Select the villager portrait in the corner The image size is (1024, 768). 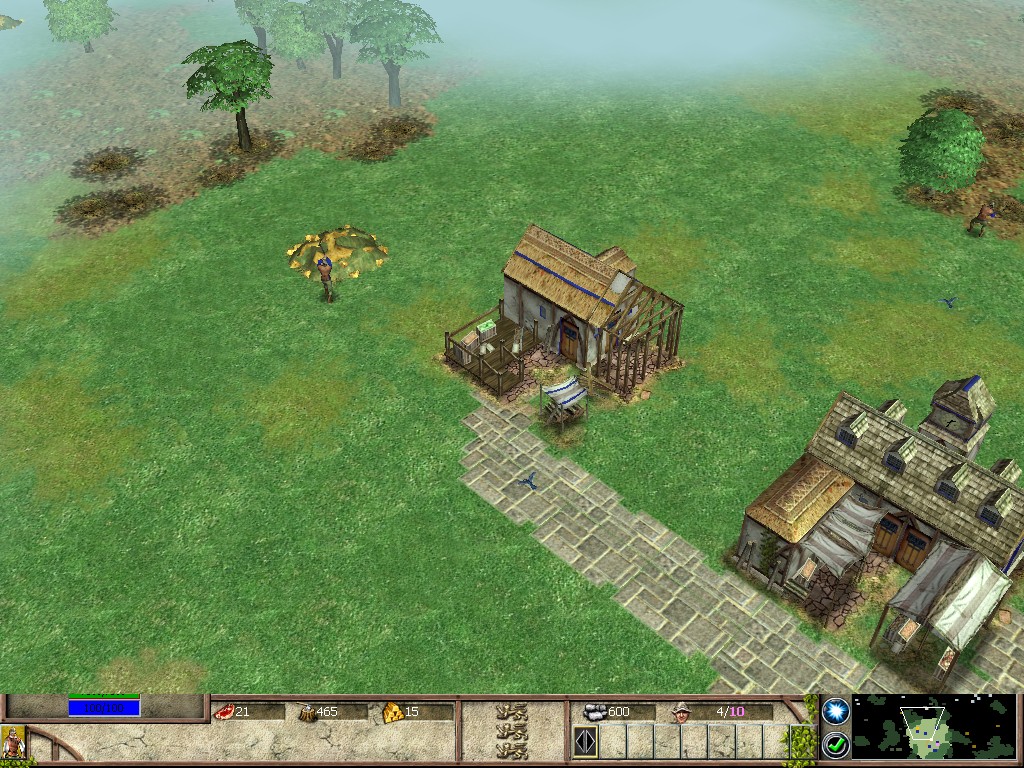coord(12,744)
